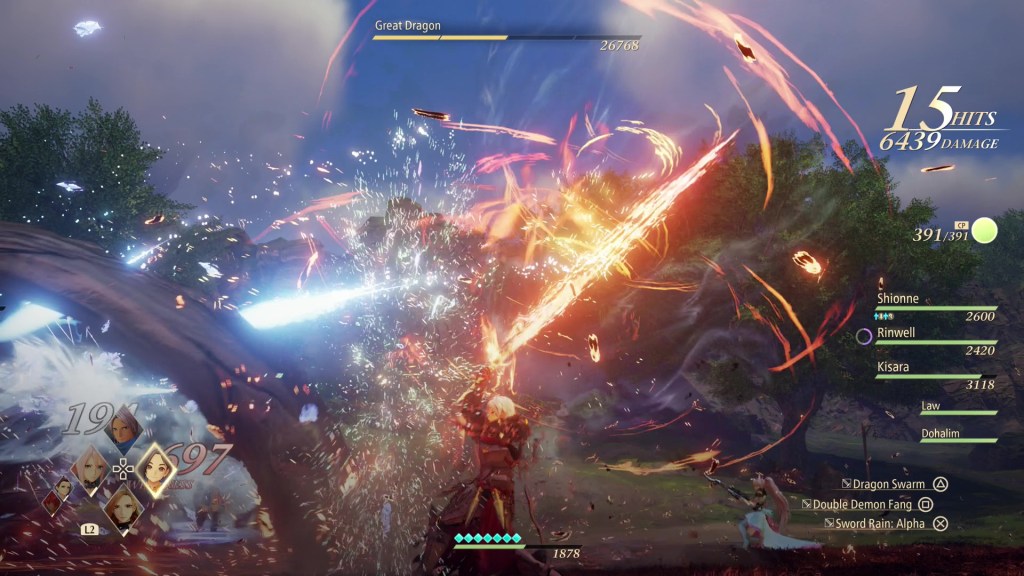
Task: Use the Dragon Swarm arte
Action: point(892,484)
